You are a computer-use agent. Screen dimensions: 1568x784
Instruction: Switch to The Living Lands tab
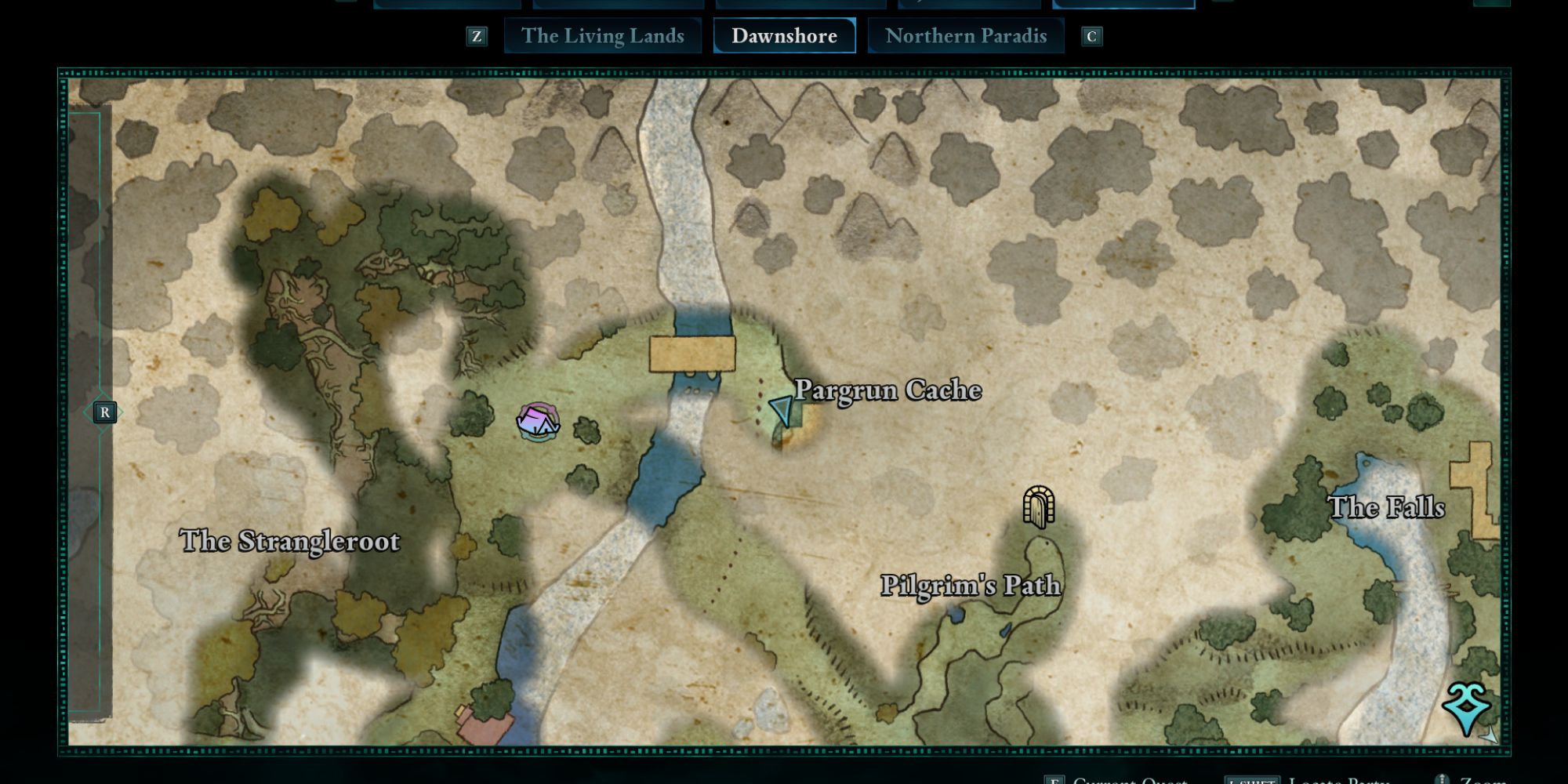tap(602, 36)
